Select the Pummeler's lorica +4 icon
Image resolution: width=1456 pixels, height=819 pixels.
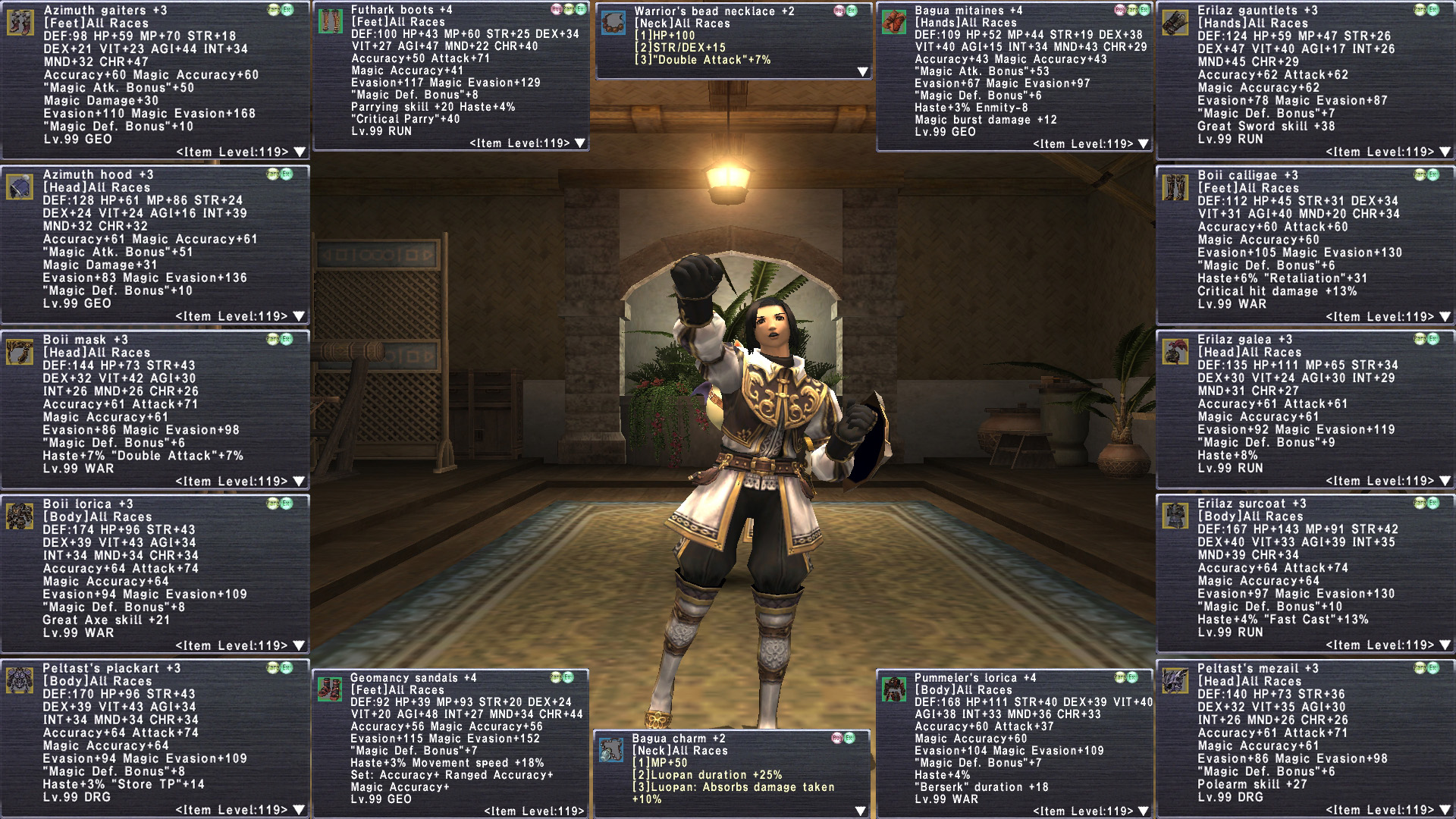[x=895, y=689]
